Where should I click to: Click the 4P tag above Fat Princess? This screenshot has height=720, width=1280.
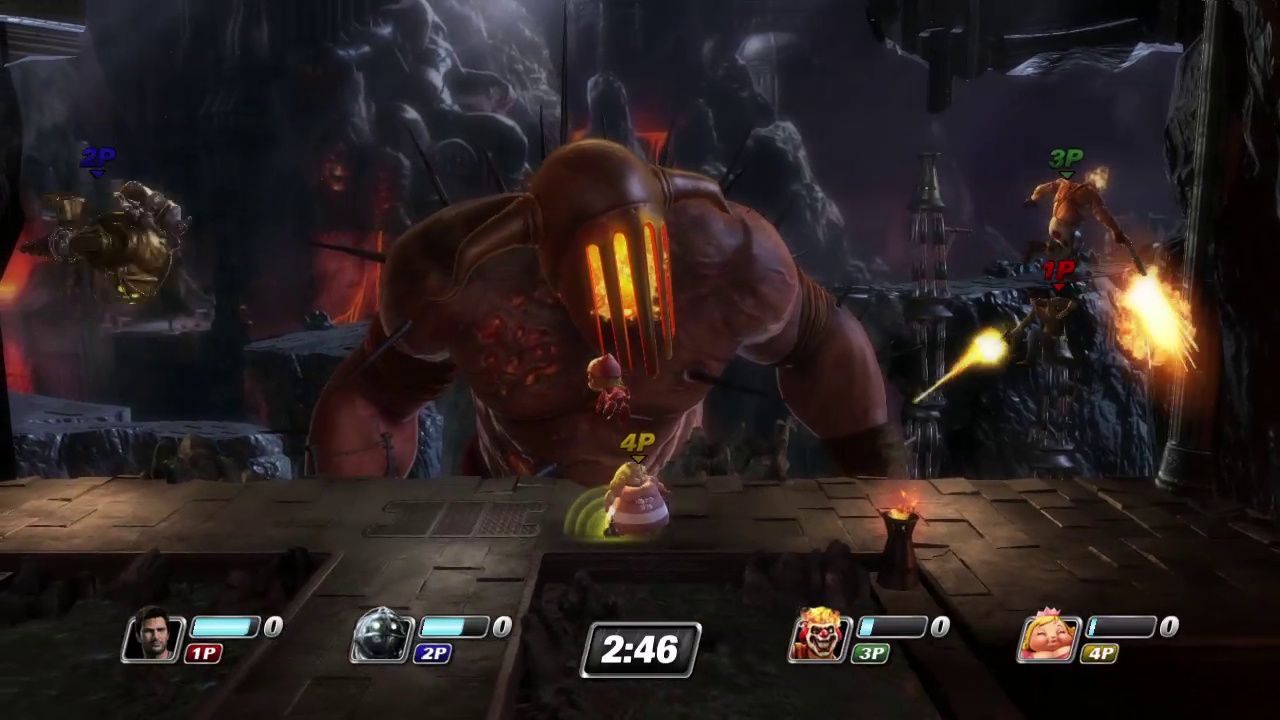pyautogui.click(x=637, y=441)
